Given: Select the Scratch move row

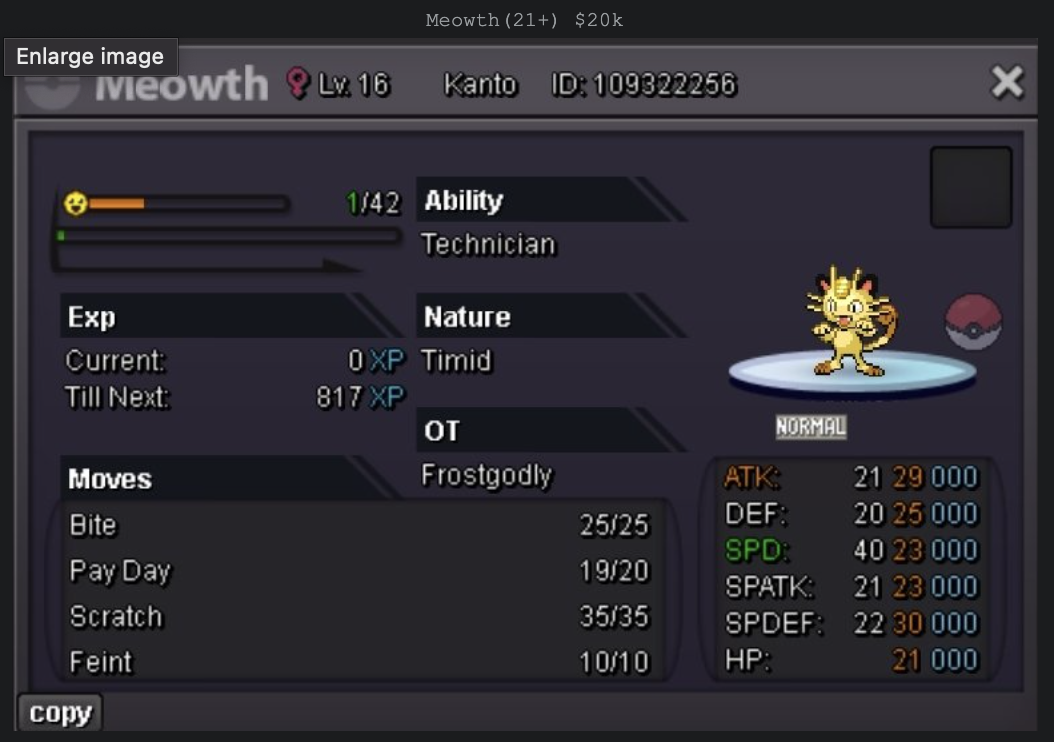Looking at the screenshot, I should point(358,616).
